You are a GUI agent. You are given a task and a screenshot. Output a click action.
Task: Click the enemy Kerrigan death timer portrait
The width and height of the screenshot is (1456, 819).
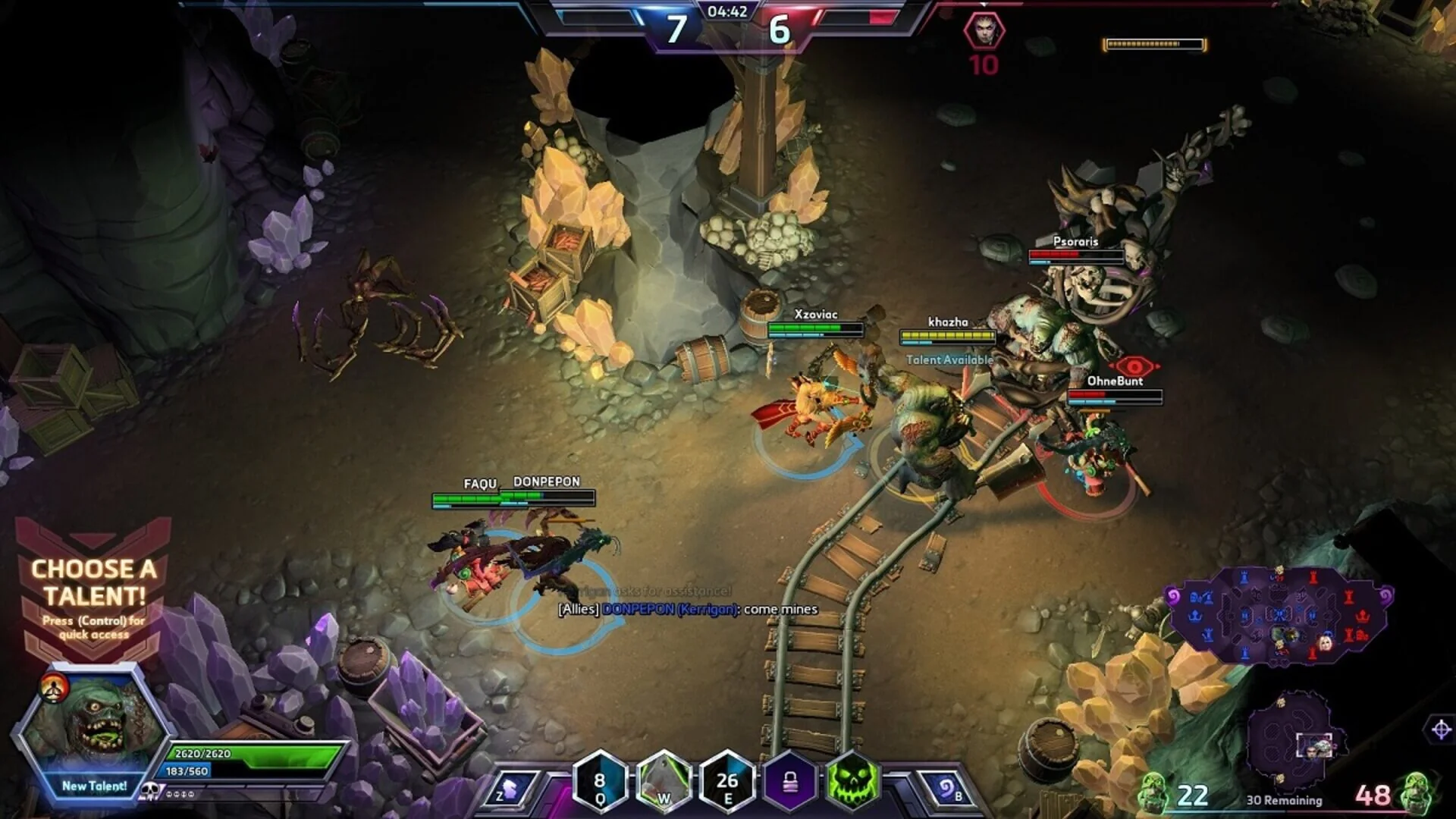(984, 32)
